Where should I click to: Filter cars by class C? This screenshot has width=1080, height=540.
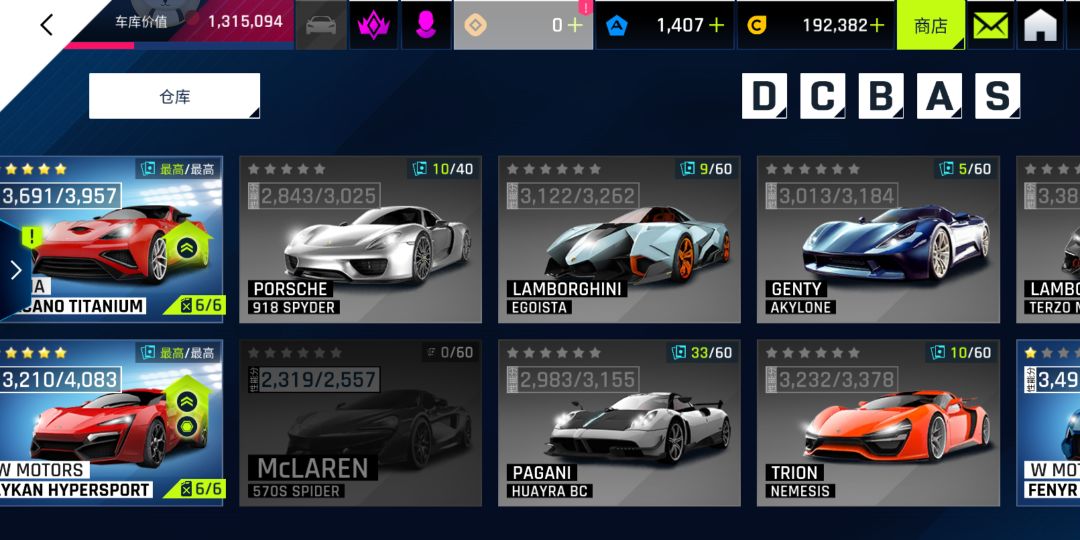tap(822, 96)
